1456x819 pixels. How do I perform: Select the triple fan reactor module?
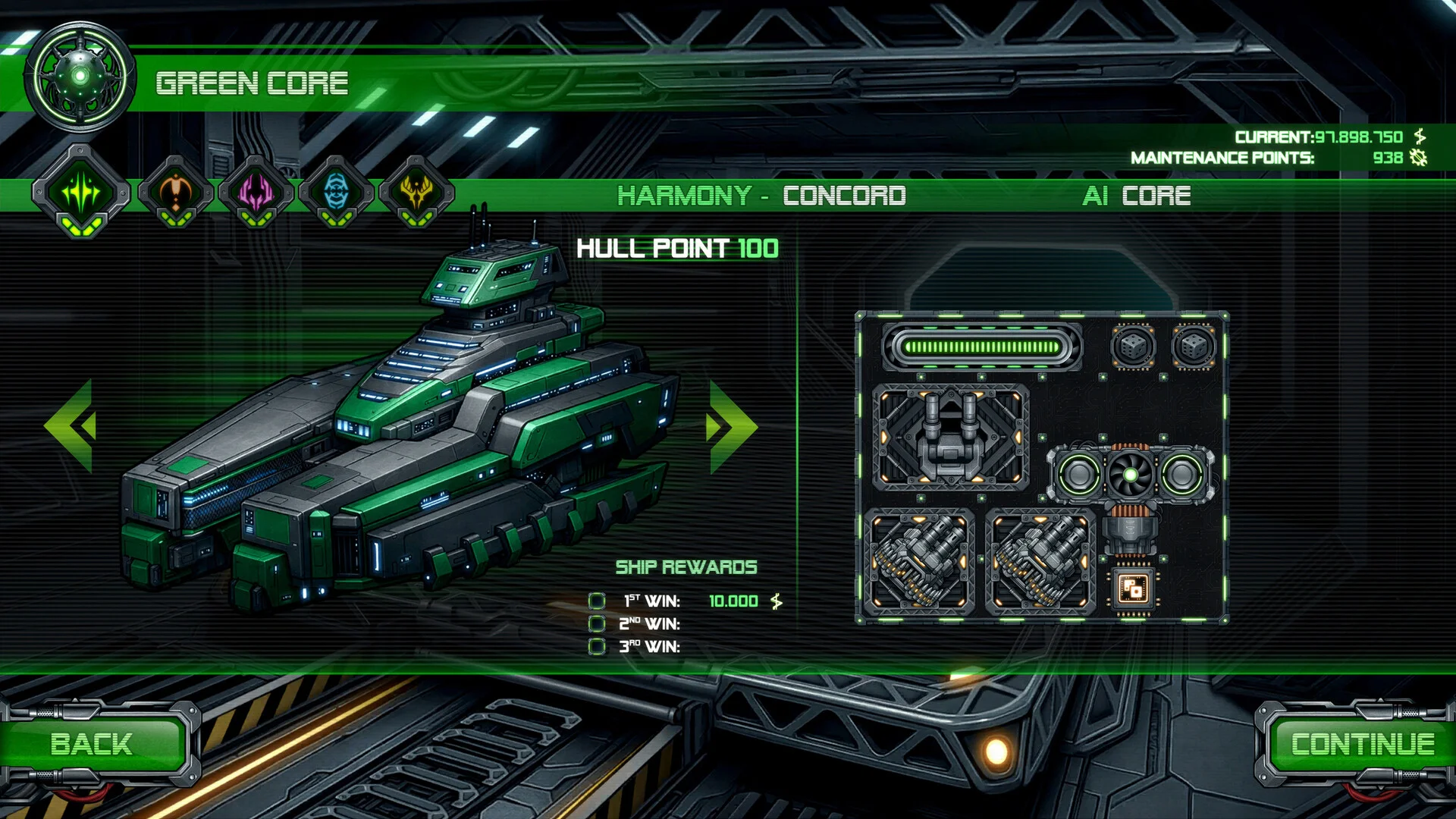tap(1130, 475)
